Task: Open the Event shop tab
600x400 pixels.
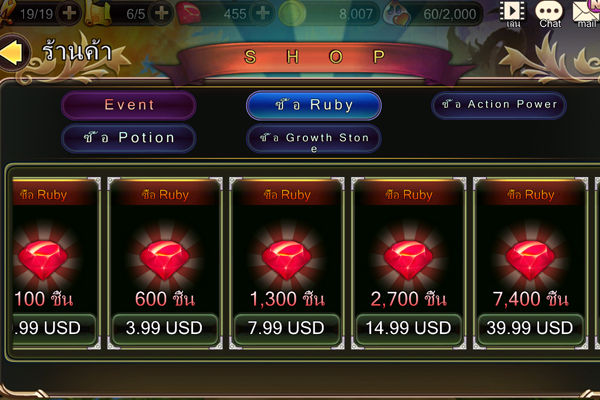Action: click(129, 105)
